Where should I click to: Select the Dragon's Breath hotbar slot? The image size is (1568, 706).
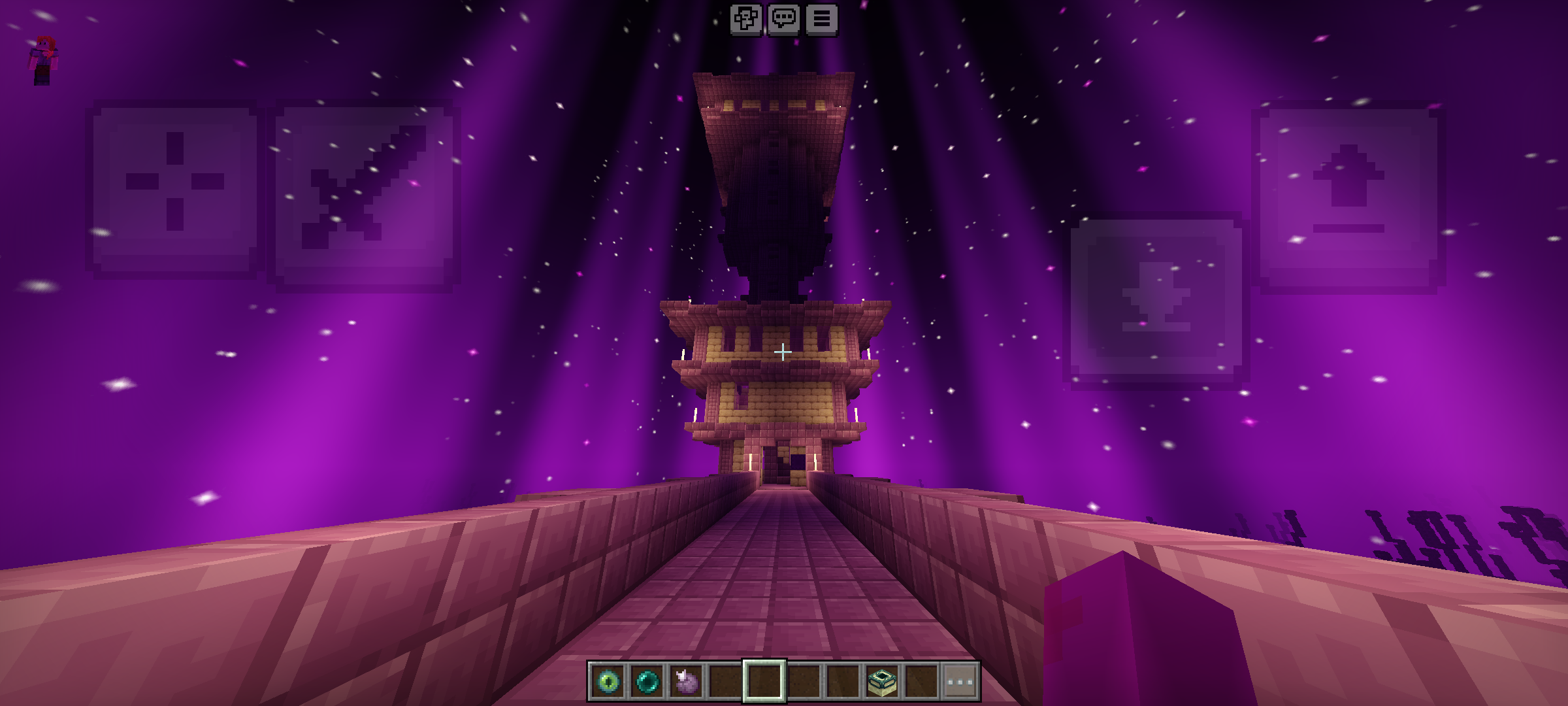tap(686, 682)
